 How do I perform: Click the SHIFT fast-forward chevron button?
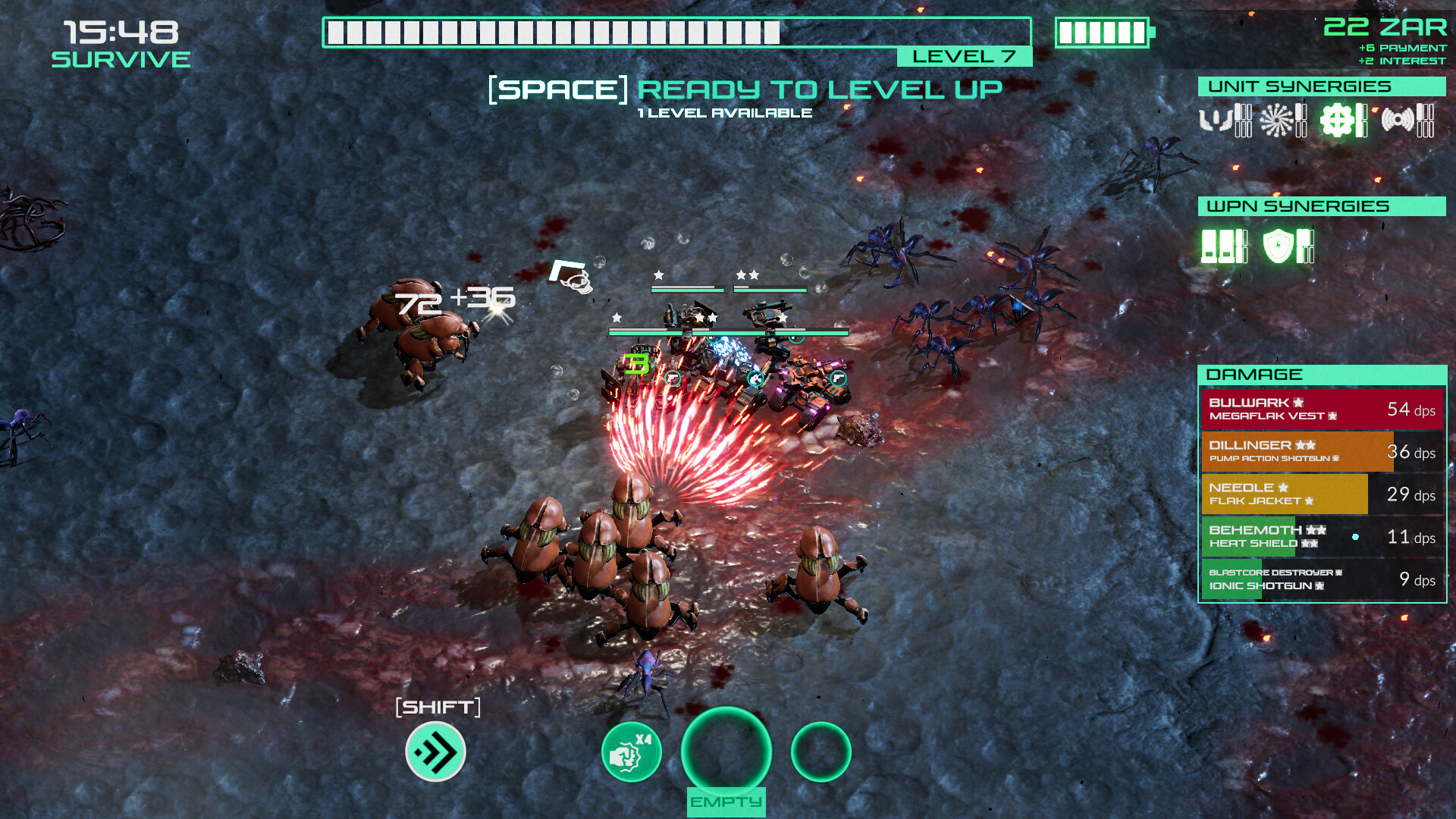pyautogui.click(x=434, y=752)
